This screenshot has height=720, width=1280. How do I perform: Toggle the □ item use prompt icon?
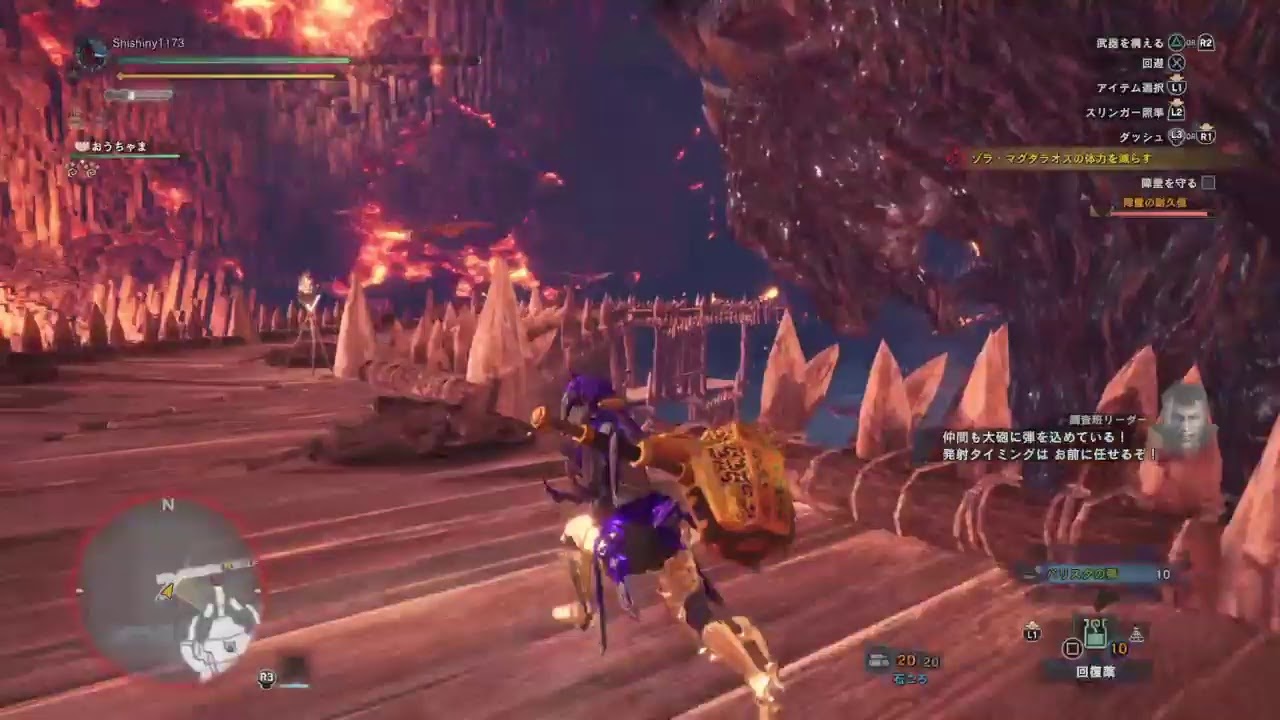click(x=1072, y=649)
